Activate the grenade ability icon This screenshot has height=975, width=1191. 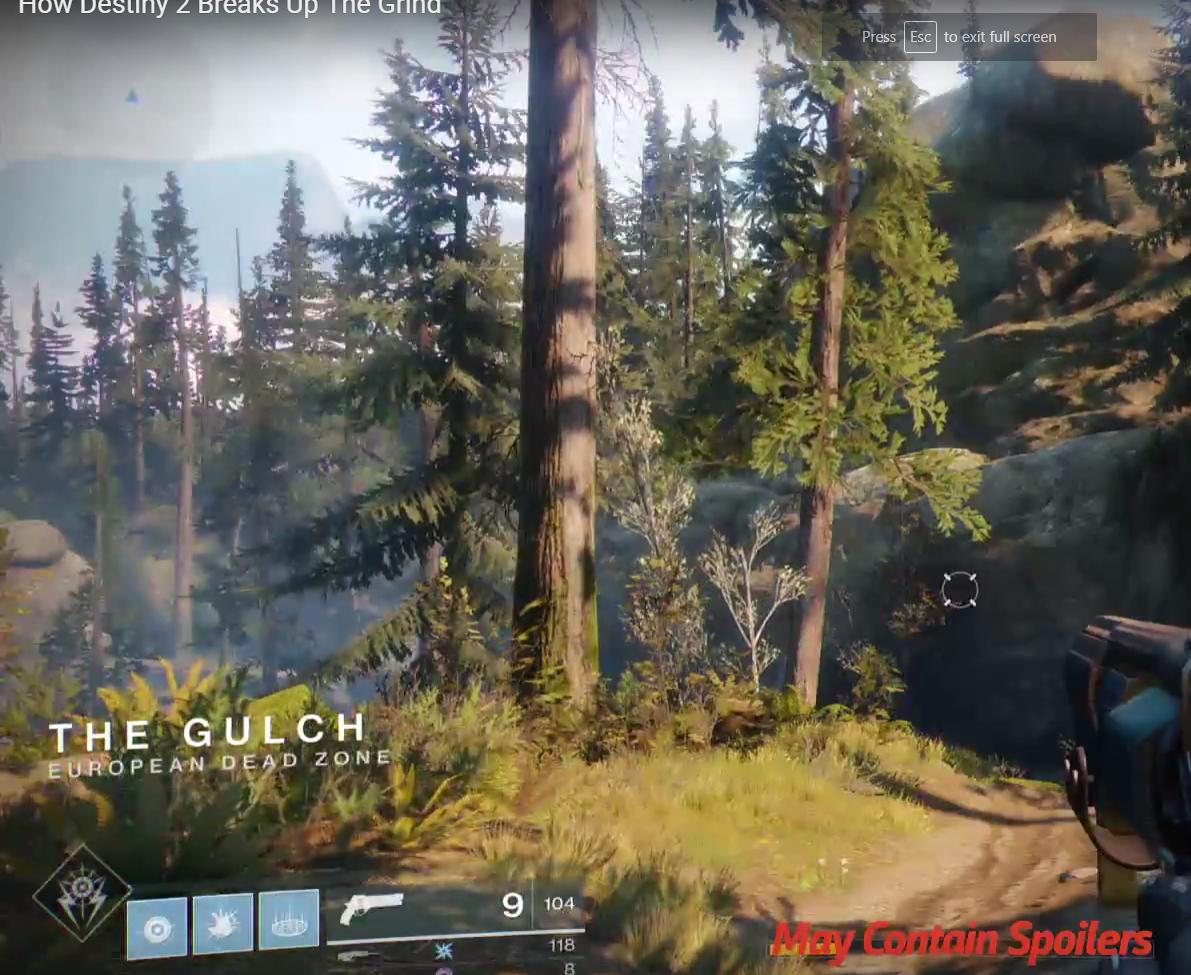pyautogui.click(x=157, y=929)
